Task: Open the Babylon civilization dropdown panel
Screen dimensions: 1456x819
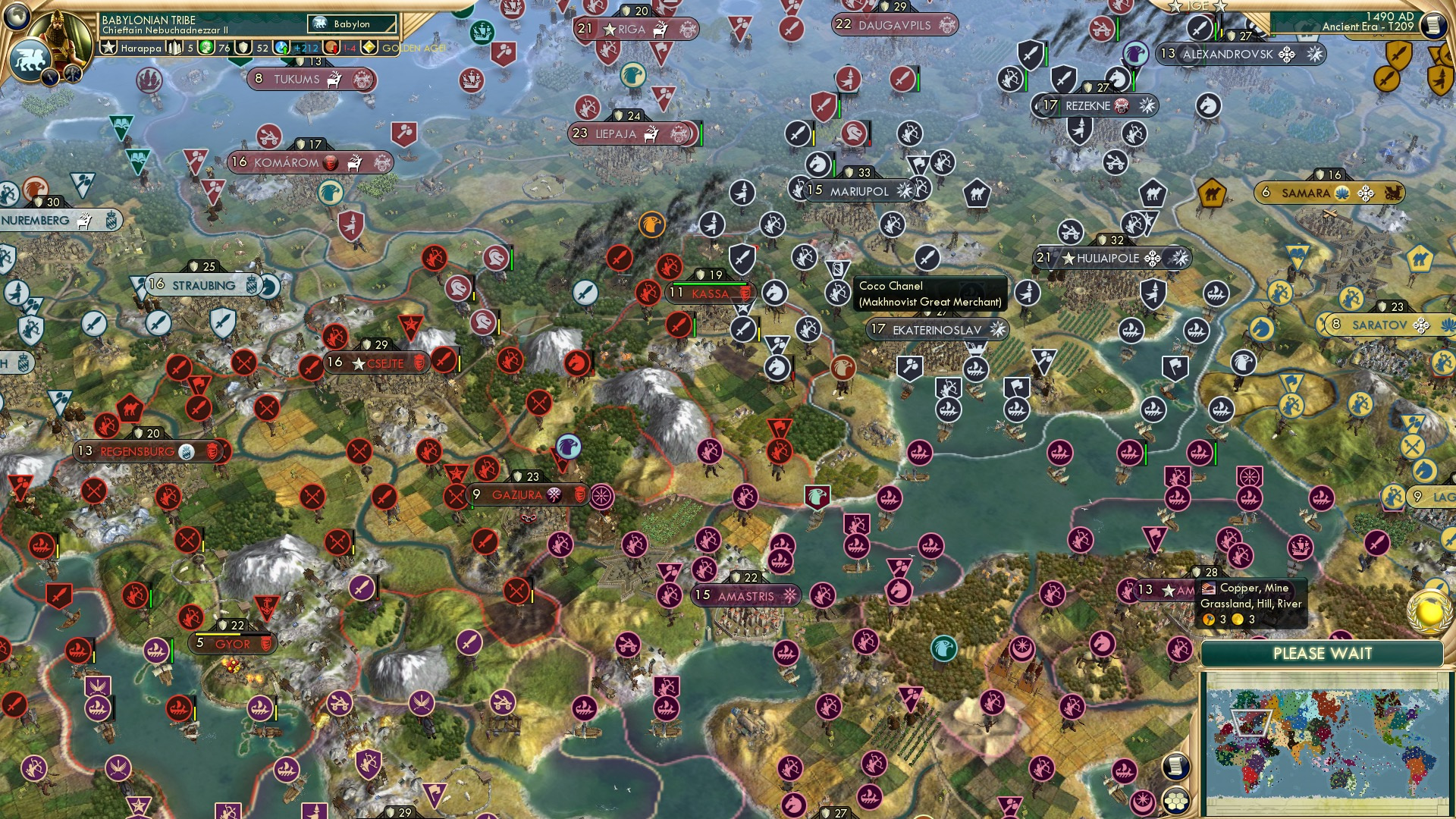Action: pyautogui.click(x=350, y=24)
